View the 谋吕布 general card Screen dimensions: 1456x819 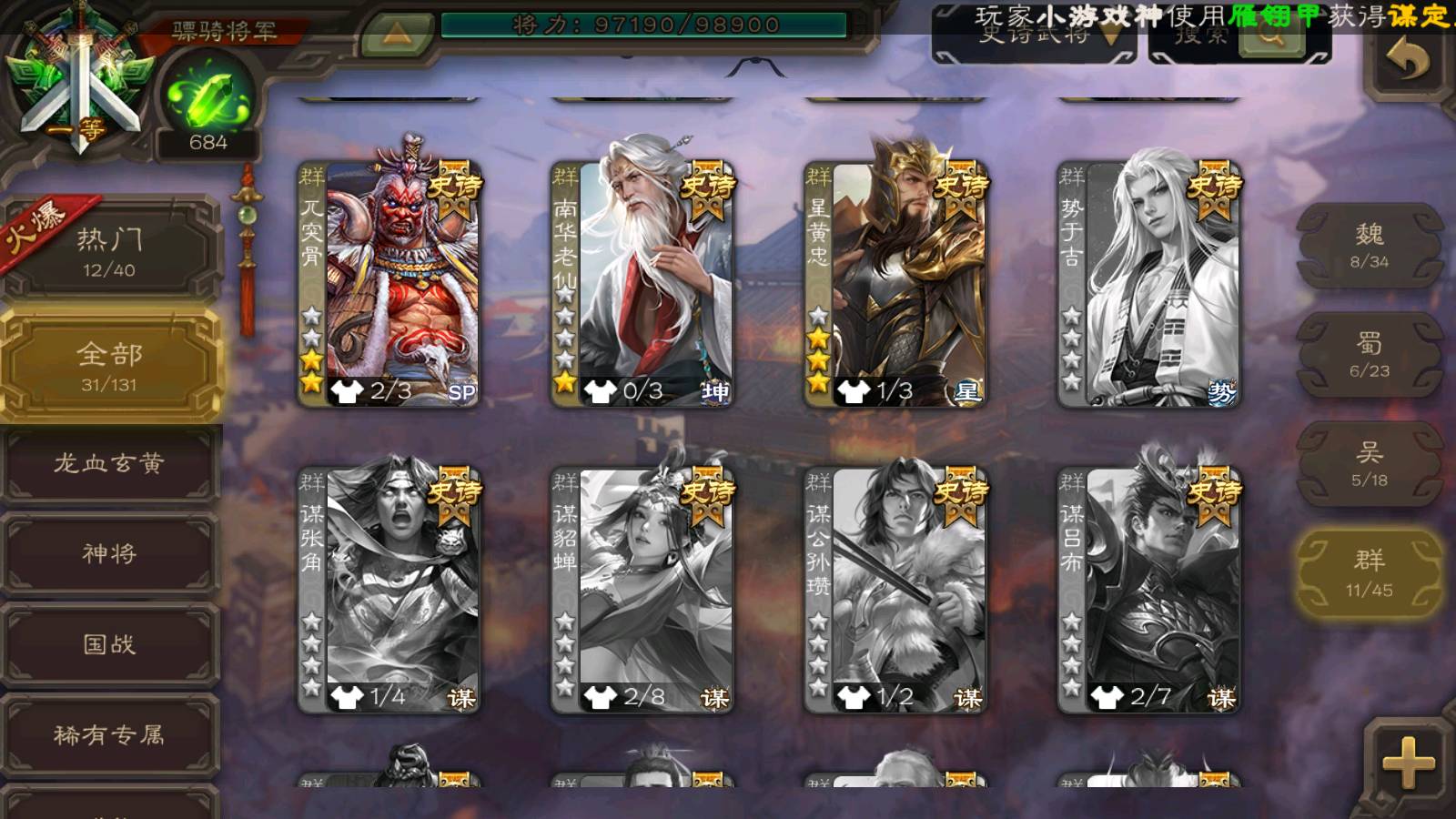1148,588
